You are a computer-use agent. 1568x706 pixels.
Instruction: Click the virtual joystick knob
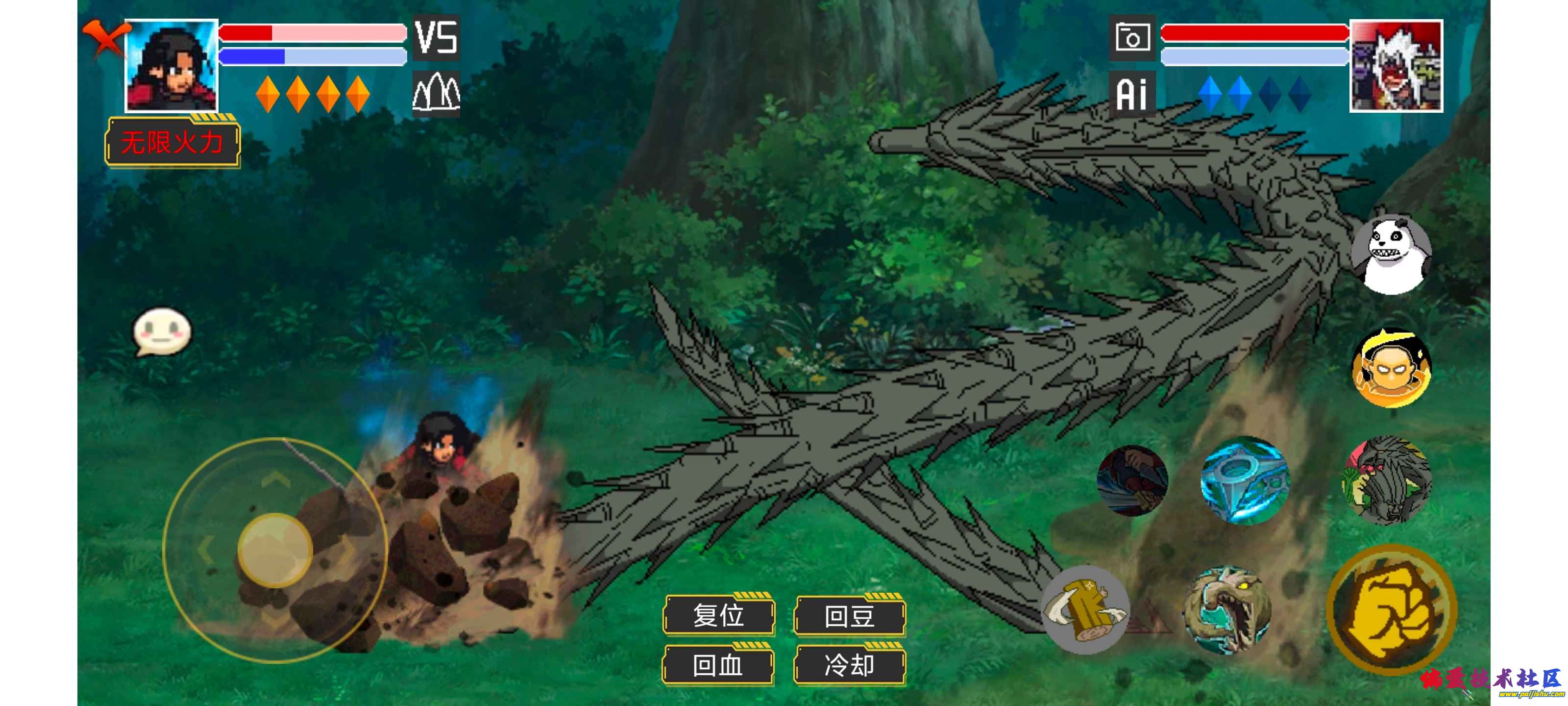tap(275, 550)
